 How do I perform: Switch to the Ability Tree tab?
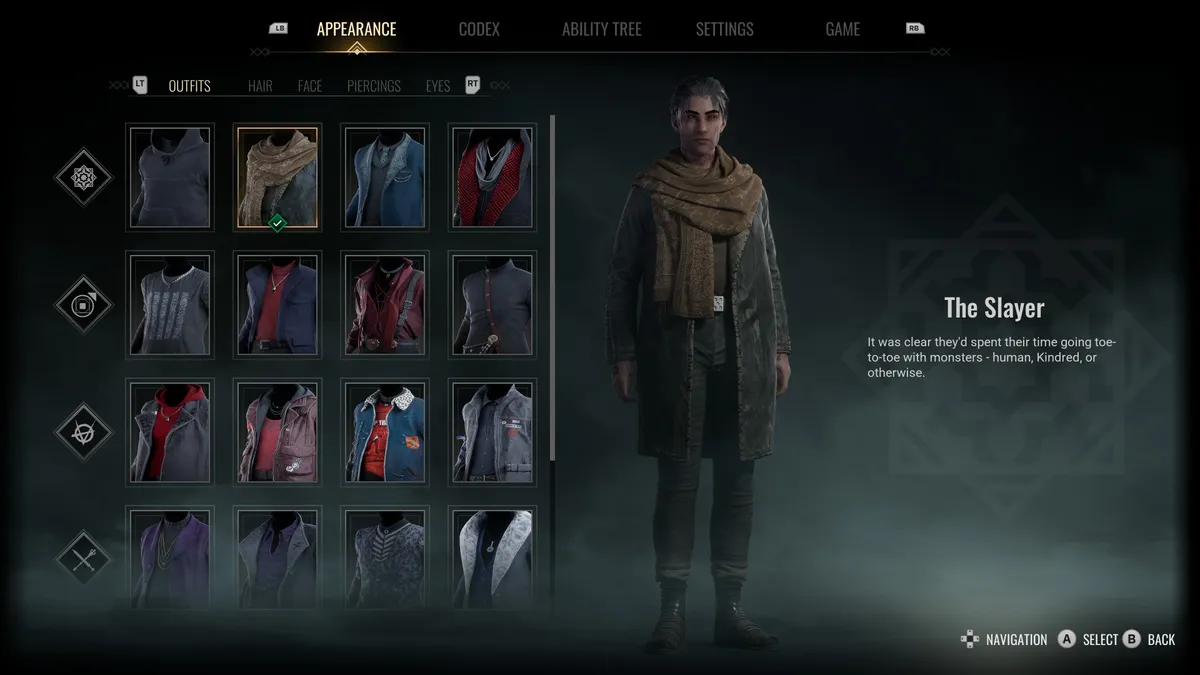[x=602, y=29]
